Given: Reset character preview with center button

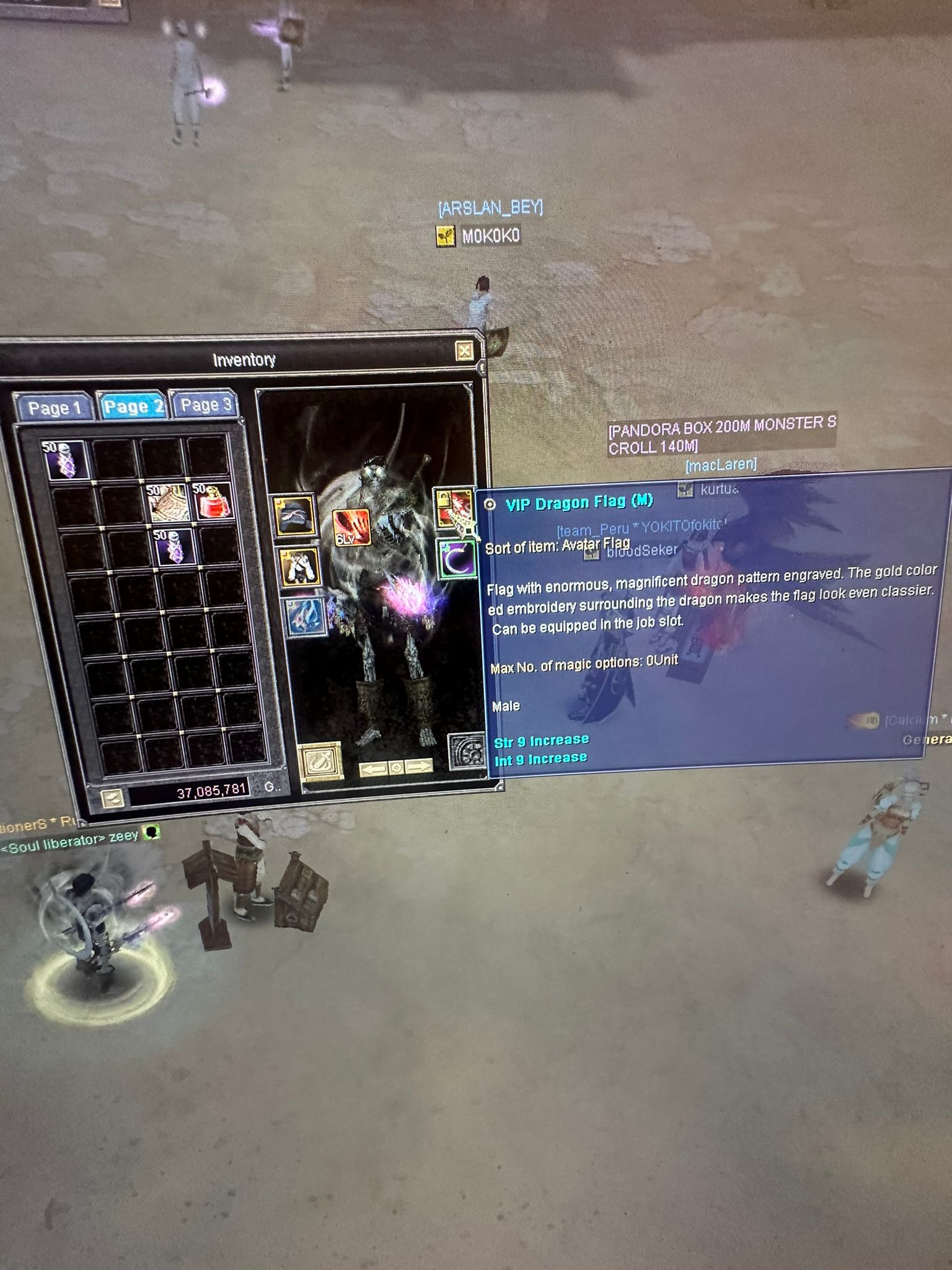Looking at the screenshot, I should click(397, 768).
